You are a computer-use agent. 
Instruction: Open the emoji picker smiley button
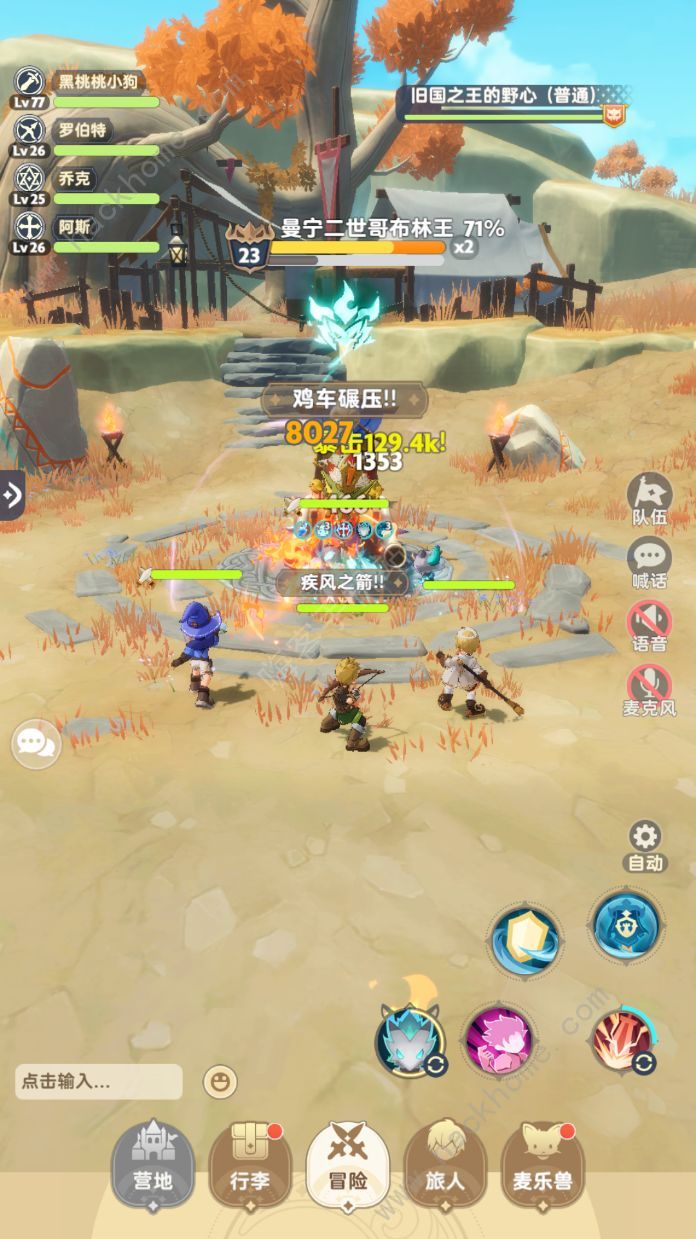pos(219,1081)
